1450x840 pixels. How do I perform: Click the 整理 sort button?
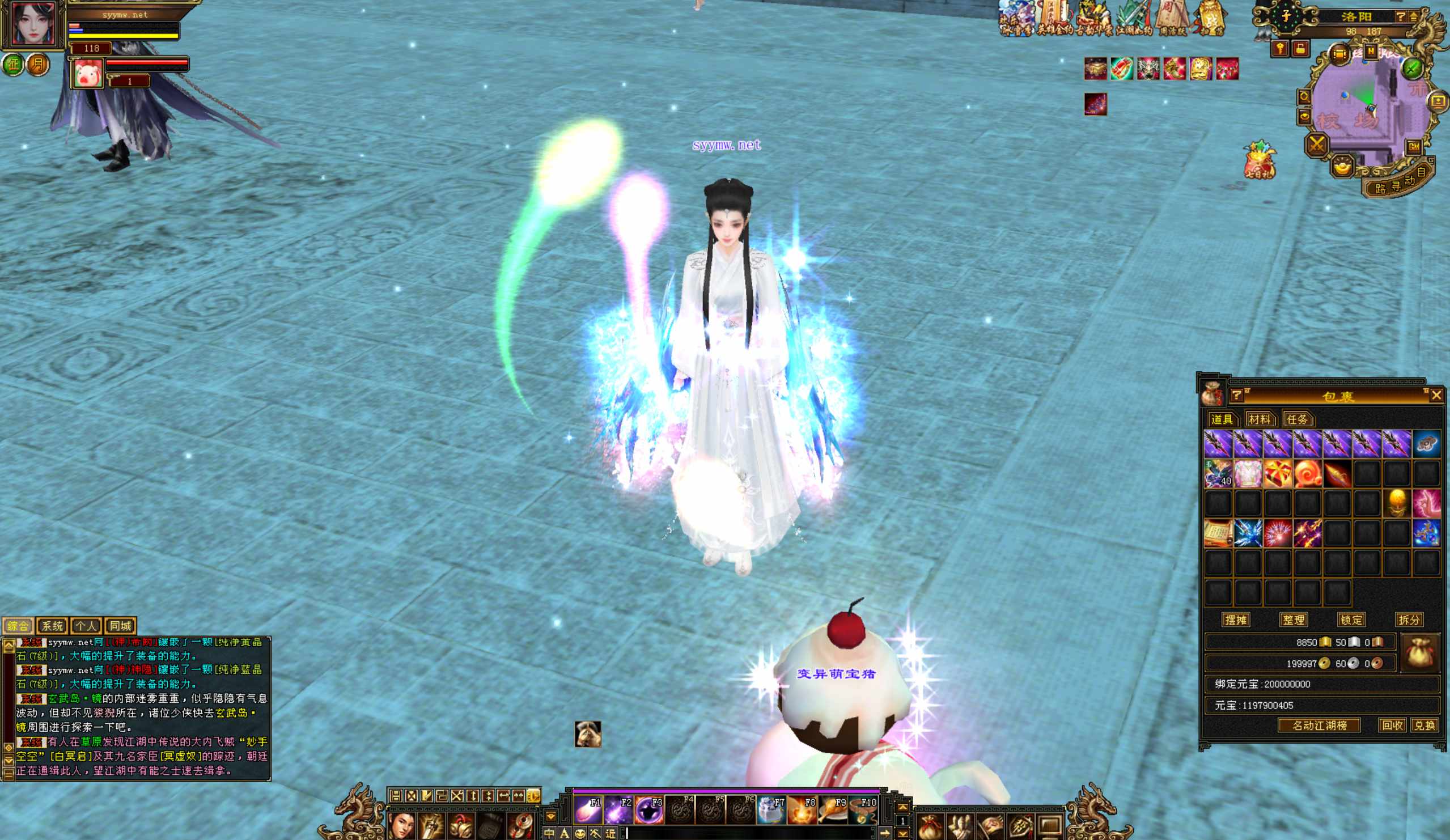pos(1294,620)
